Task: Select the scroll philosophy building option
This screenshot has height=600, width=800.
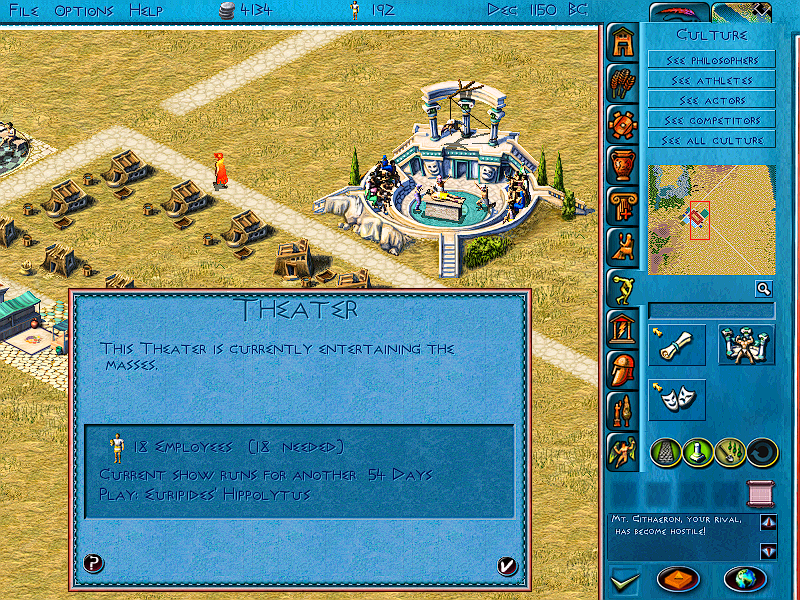Action: [x=677, y=344]
